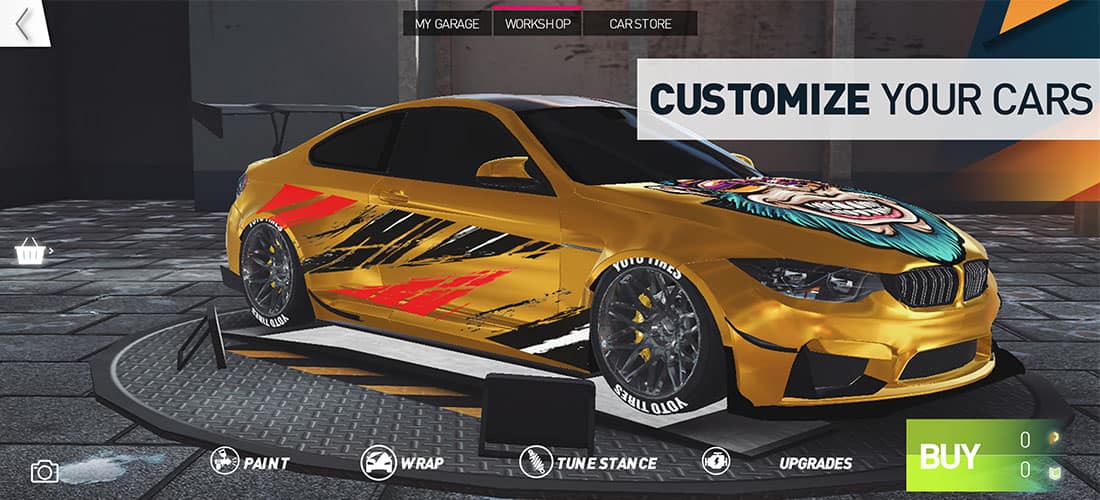Open the Workshop tab

point(537,24)
